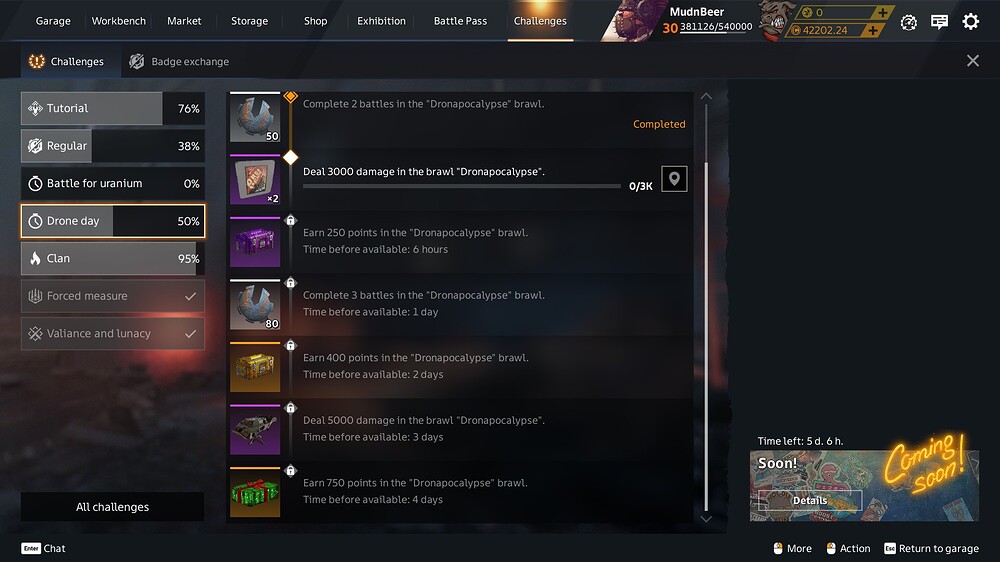1000x562 pixels.
Task: Go to the Market tab
Action: (x=184, y=21)
